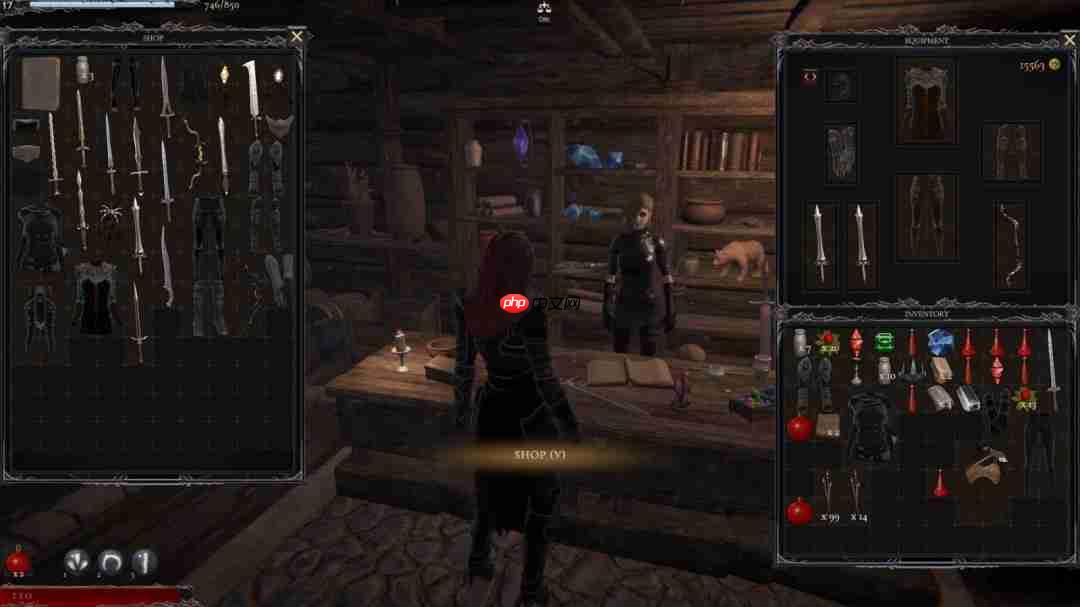1080x607 pixels.
Task: Select the black chest armor in inventory
Action: pyautogui.click(x=869, y=424)
